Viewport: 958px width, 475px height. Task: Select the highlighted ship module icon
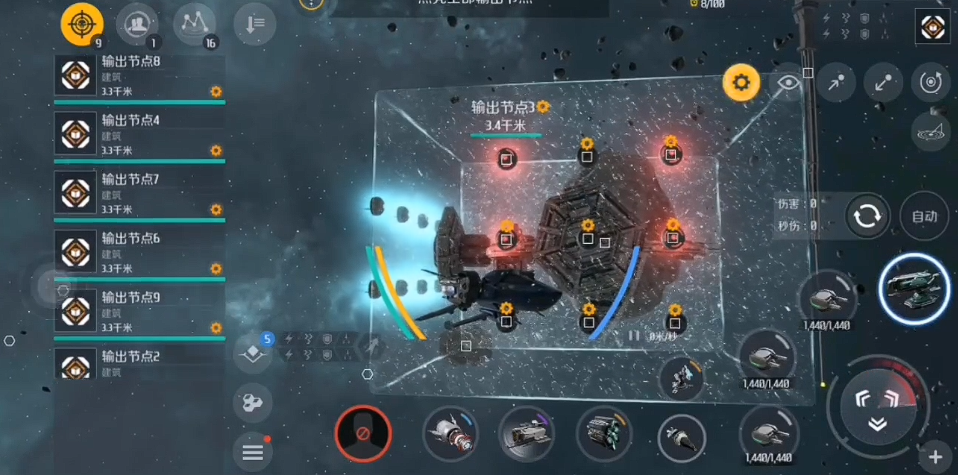pos(913,287)
